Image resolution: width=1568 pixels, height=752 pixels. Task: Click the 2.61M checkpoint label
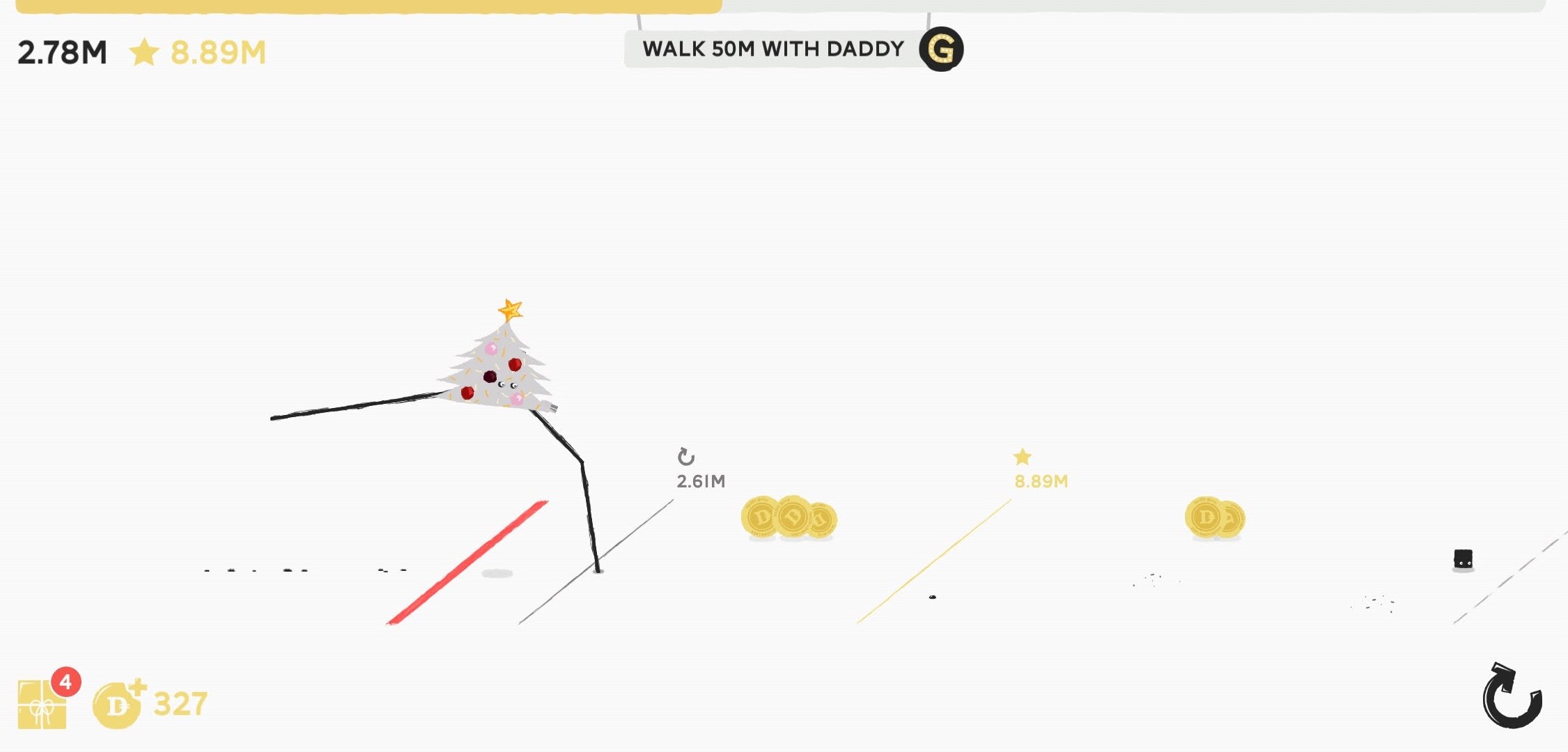click(x=700, y=480)
